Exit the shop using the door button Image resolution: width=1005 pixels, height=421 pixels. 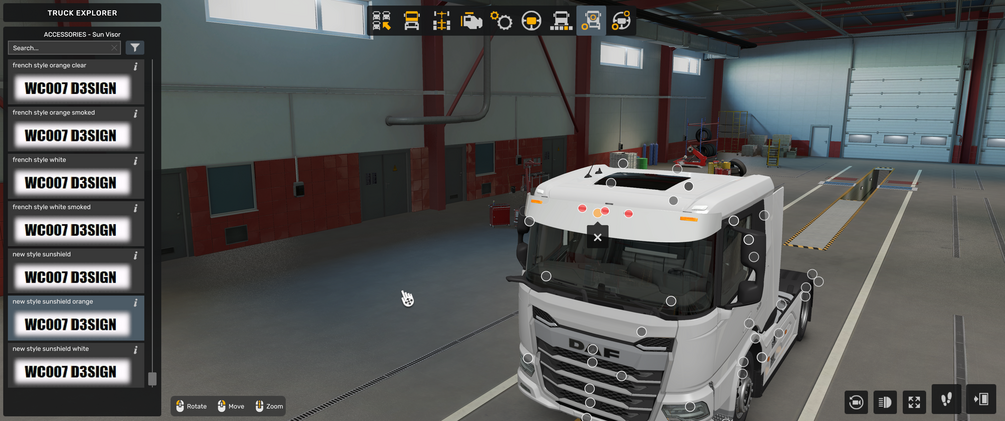tap(981, 399)
